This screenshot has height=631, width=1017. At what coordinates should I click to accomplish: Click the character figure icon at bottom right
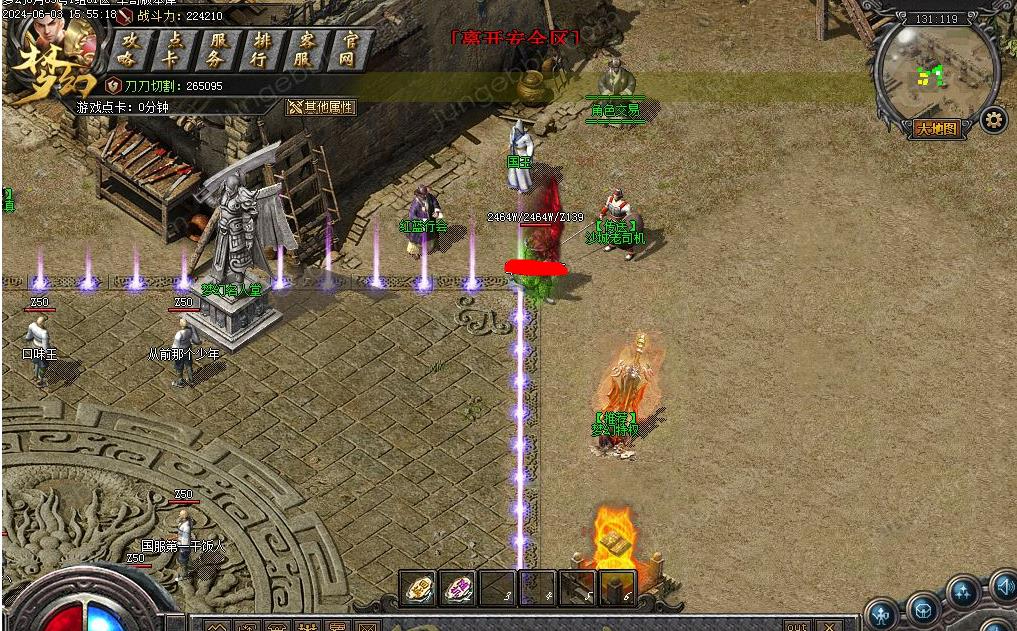click(x=881, y=613)
